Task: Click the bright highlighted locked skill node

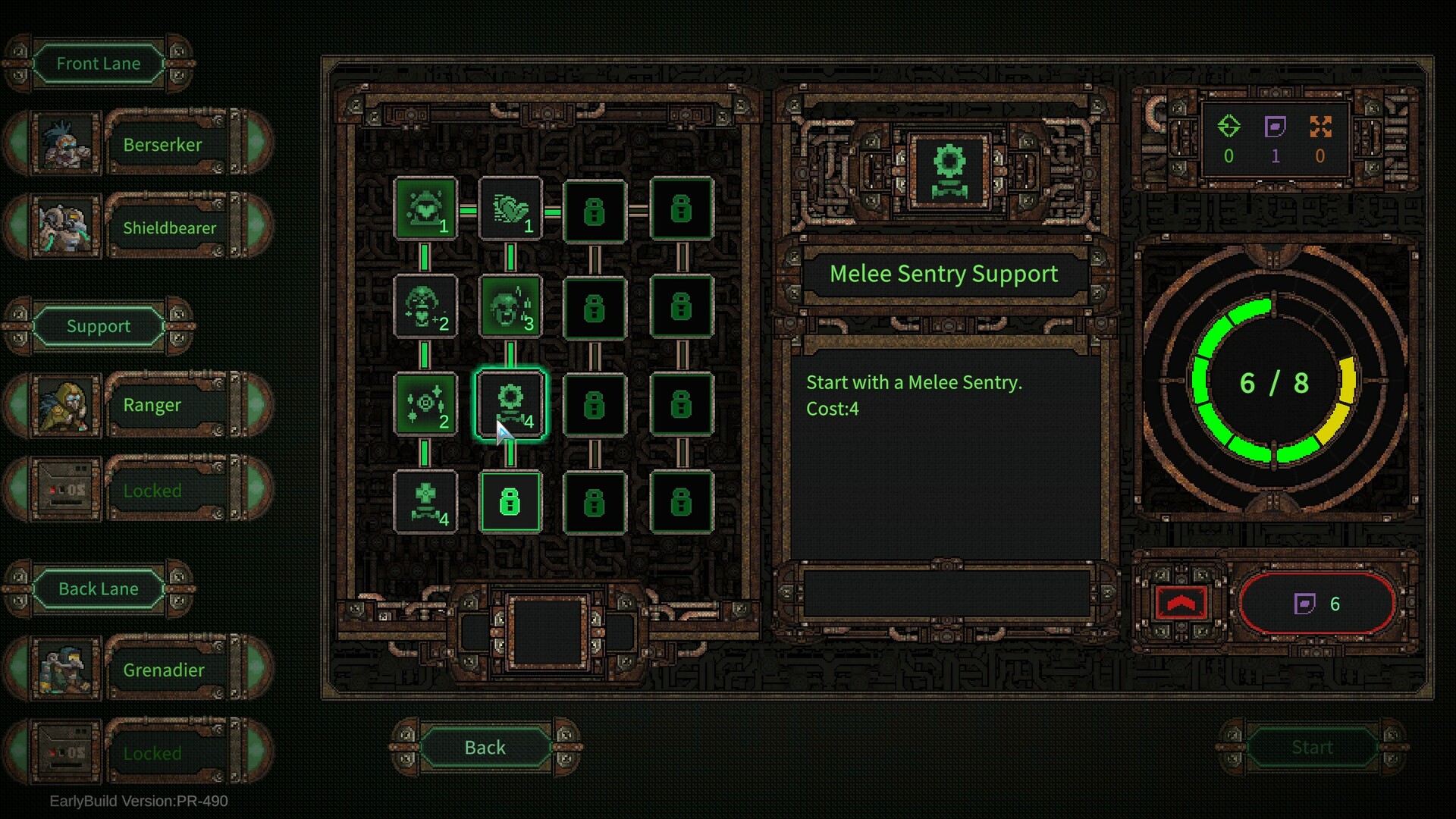Action: 510,502
